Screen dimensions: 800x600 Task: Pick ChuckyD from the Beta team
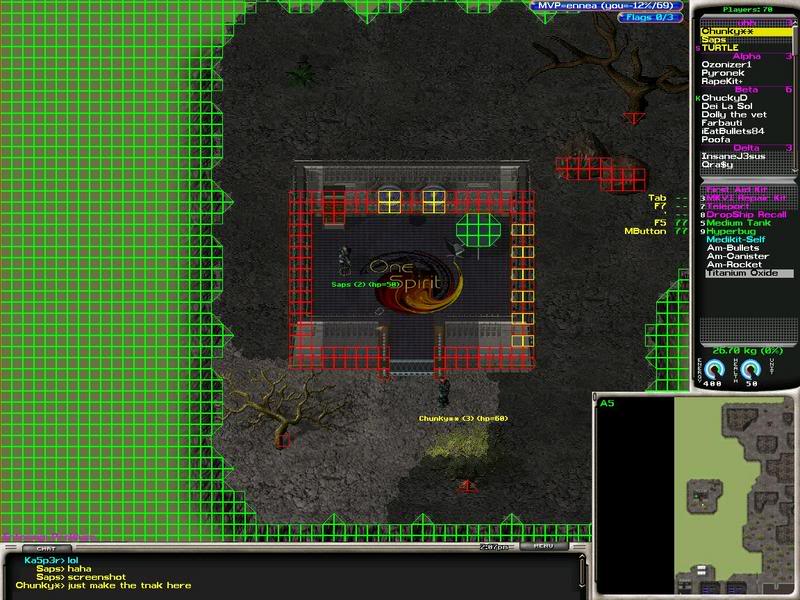723,98
